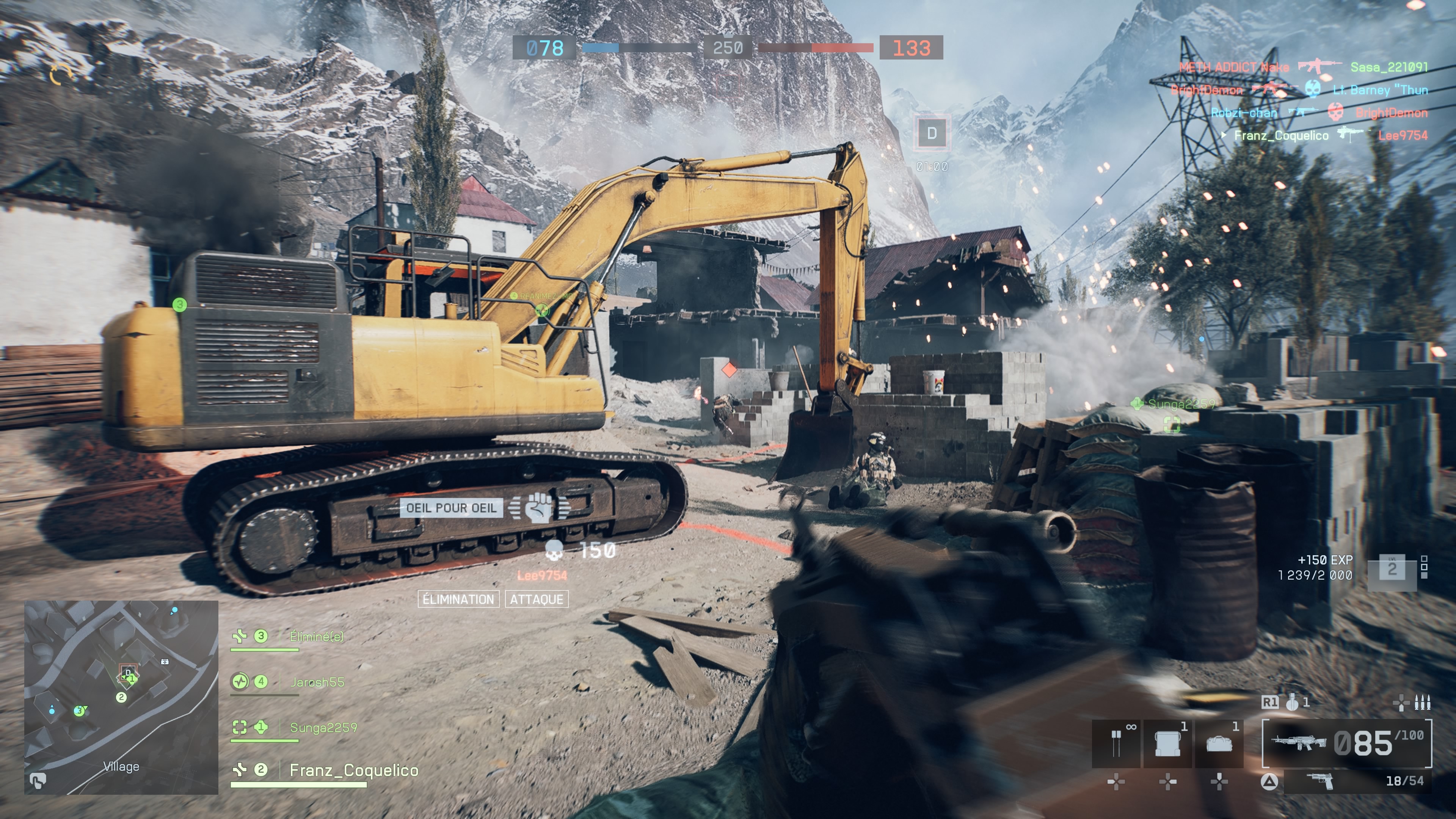Click the D capture objective marker
This screenshot has height=819, width=1456.
[932, 133]
